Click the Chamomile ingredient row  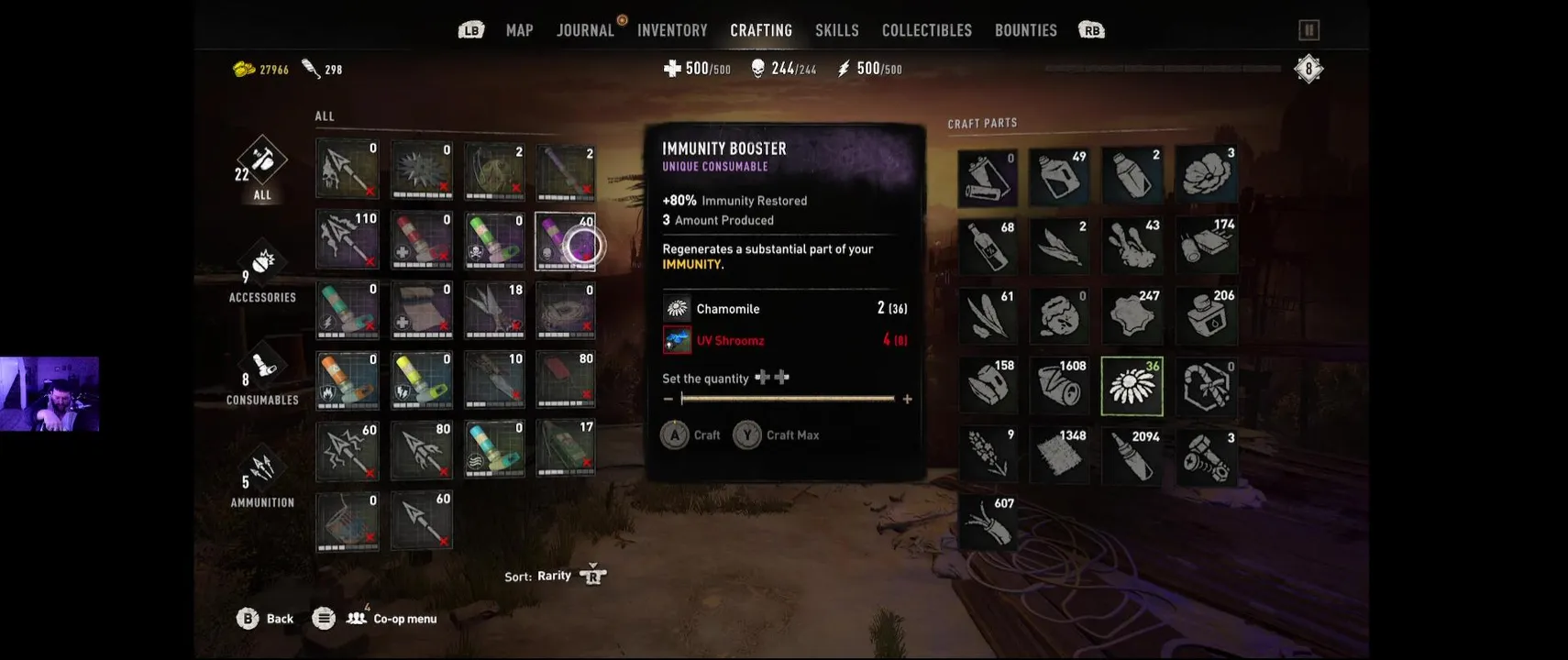[784, 309]
